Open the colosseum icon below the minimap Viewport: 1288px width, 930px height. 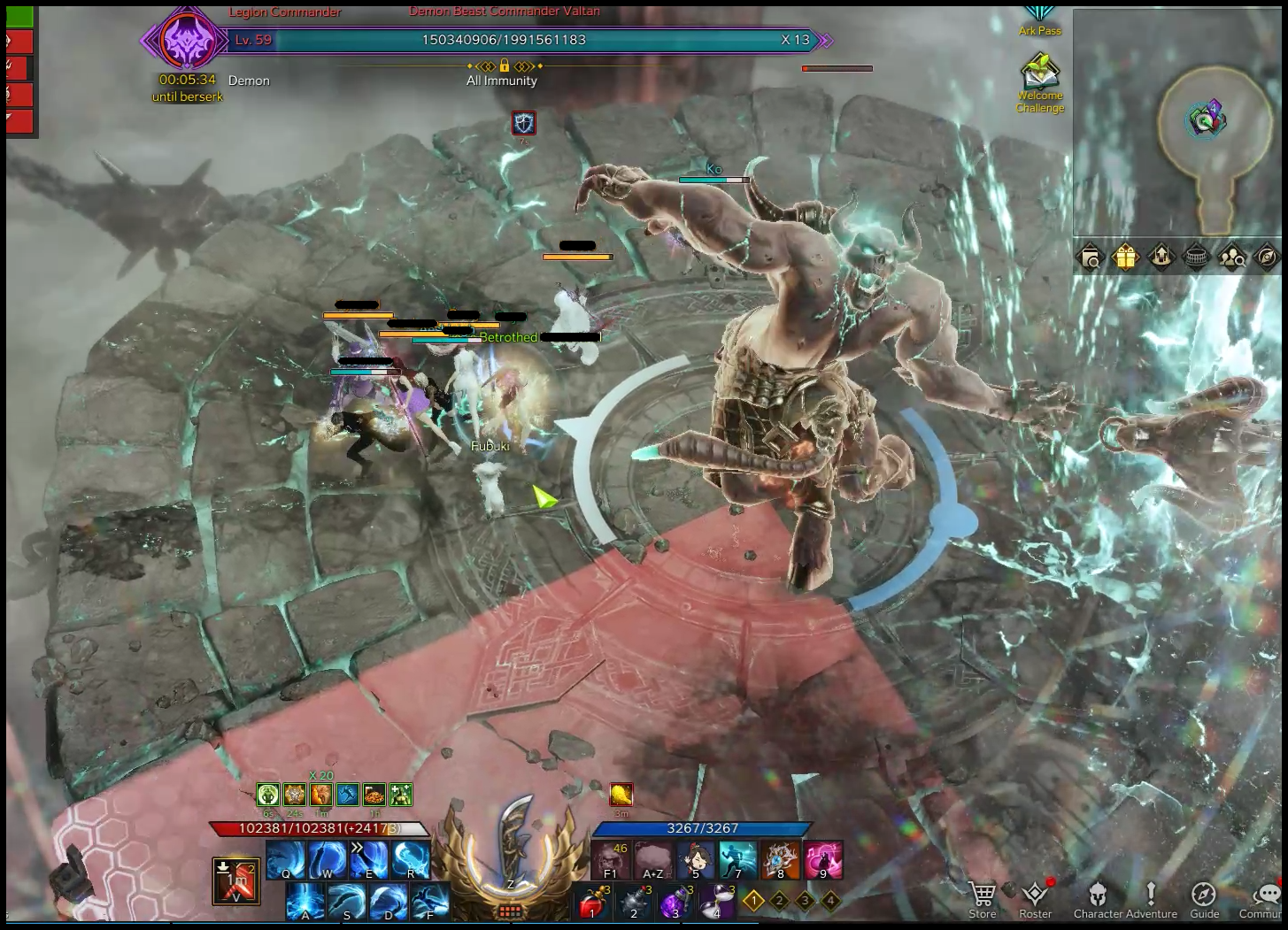pyautogui.click(x=1196, y=257)
